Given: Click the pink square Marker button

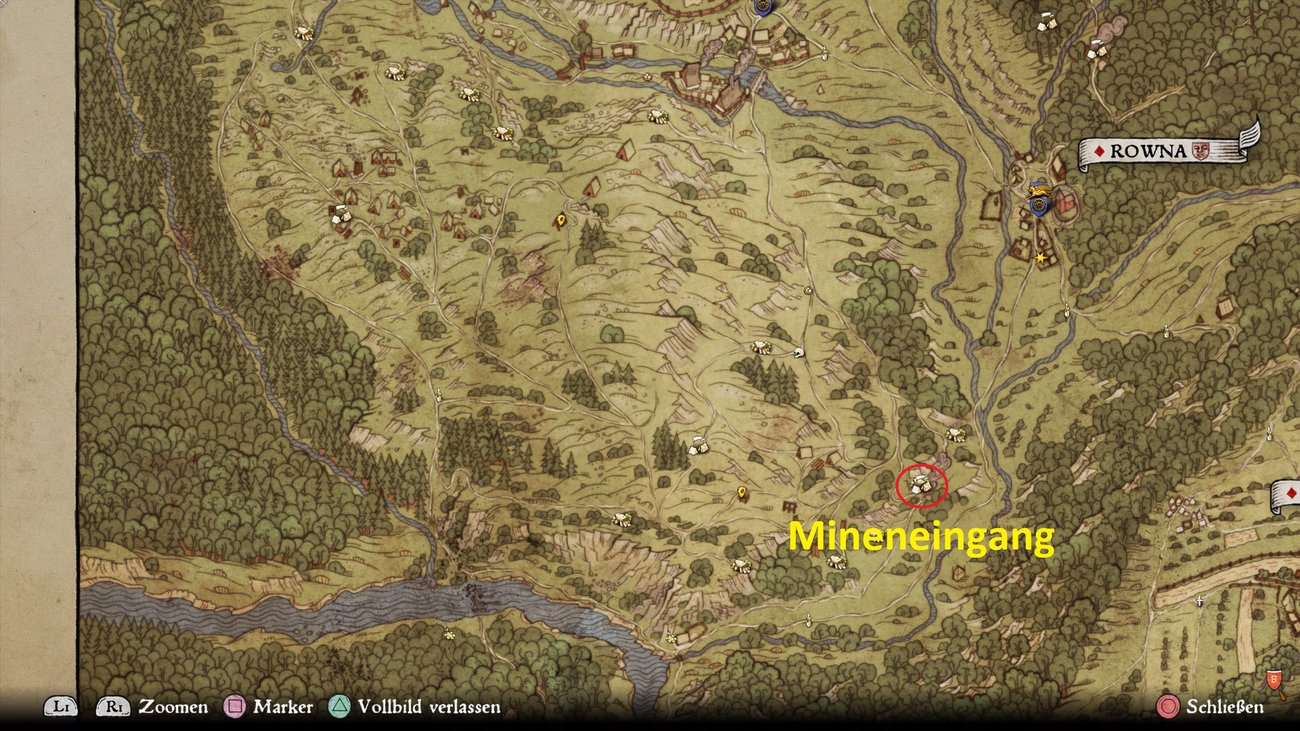Looking at the screenshot, I should pos(233,707).
